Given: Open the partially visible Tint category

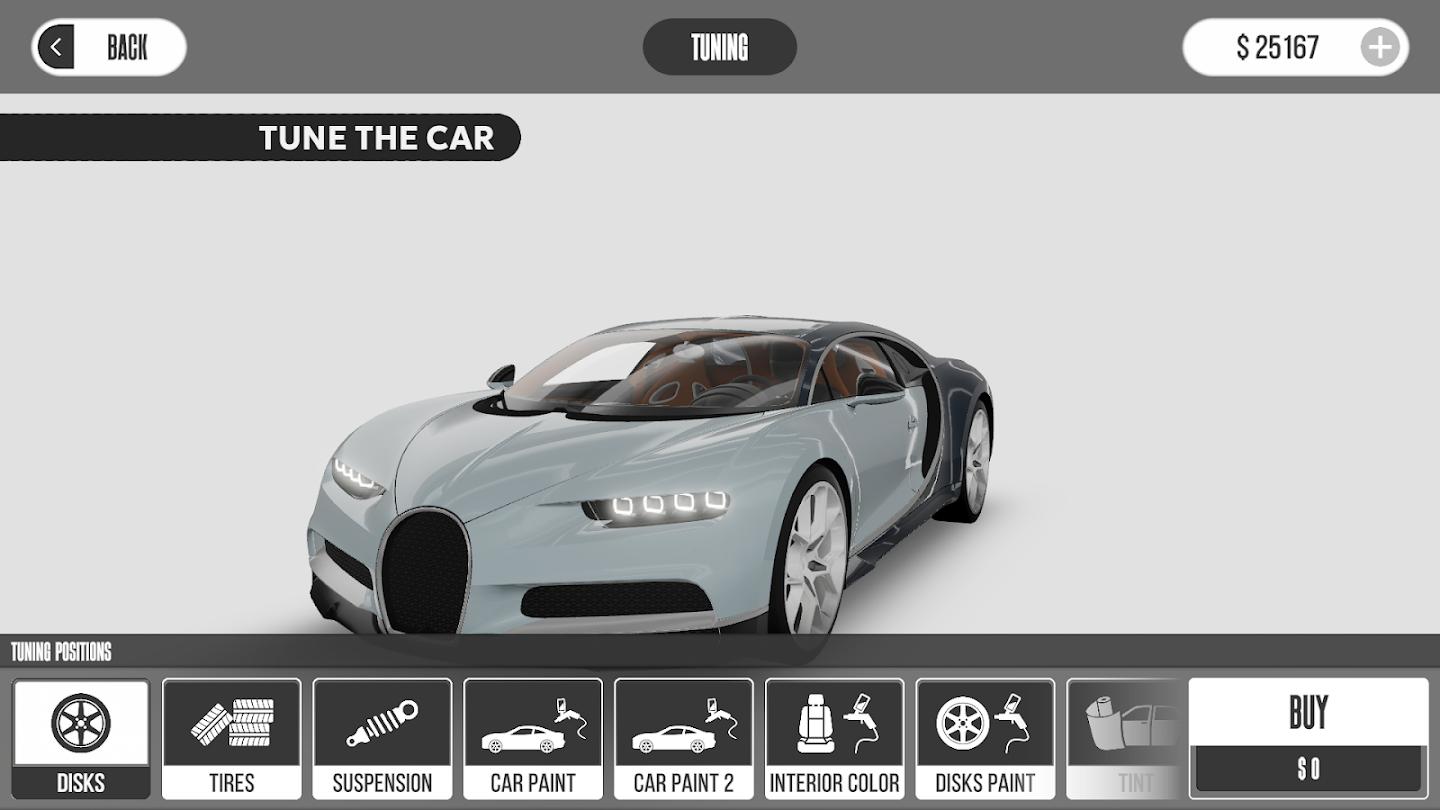Looking at the screenshot, I should pyautogui.click(x=1127, y=739).
